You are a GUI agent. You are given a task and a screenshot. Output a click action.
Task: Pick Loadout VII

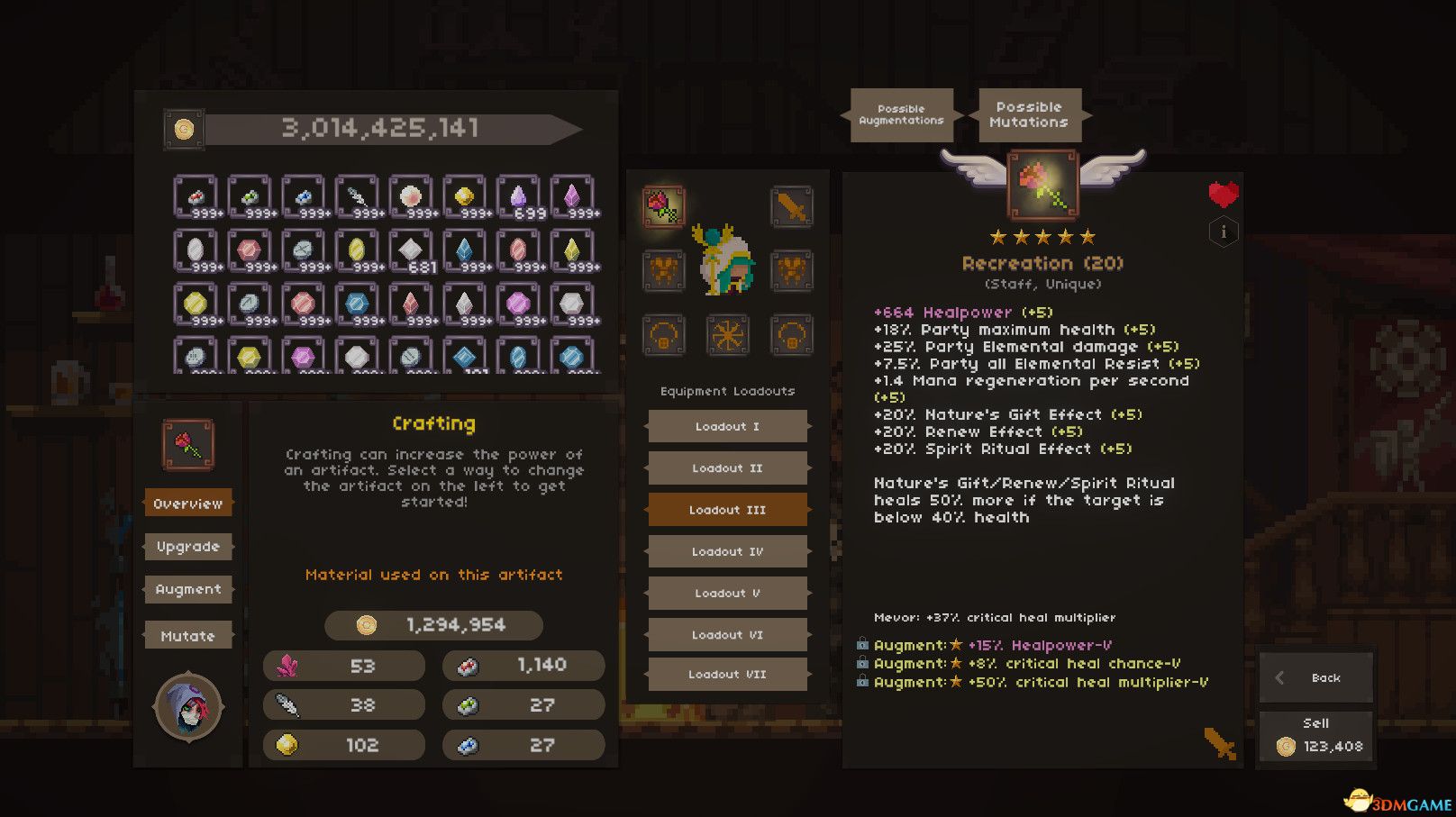(x=727, y=675)
